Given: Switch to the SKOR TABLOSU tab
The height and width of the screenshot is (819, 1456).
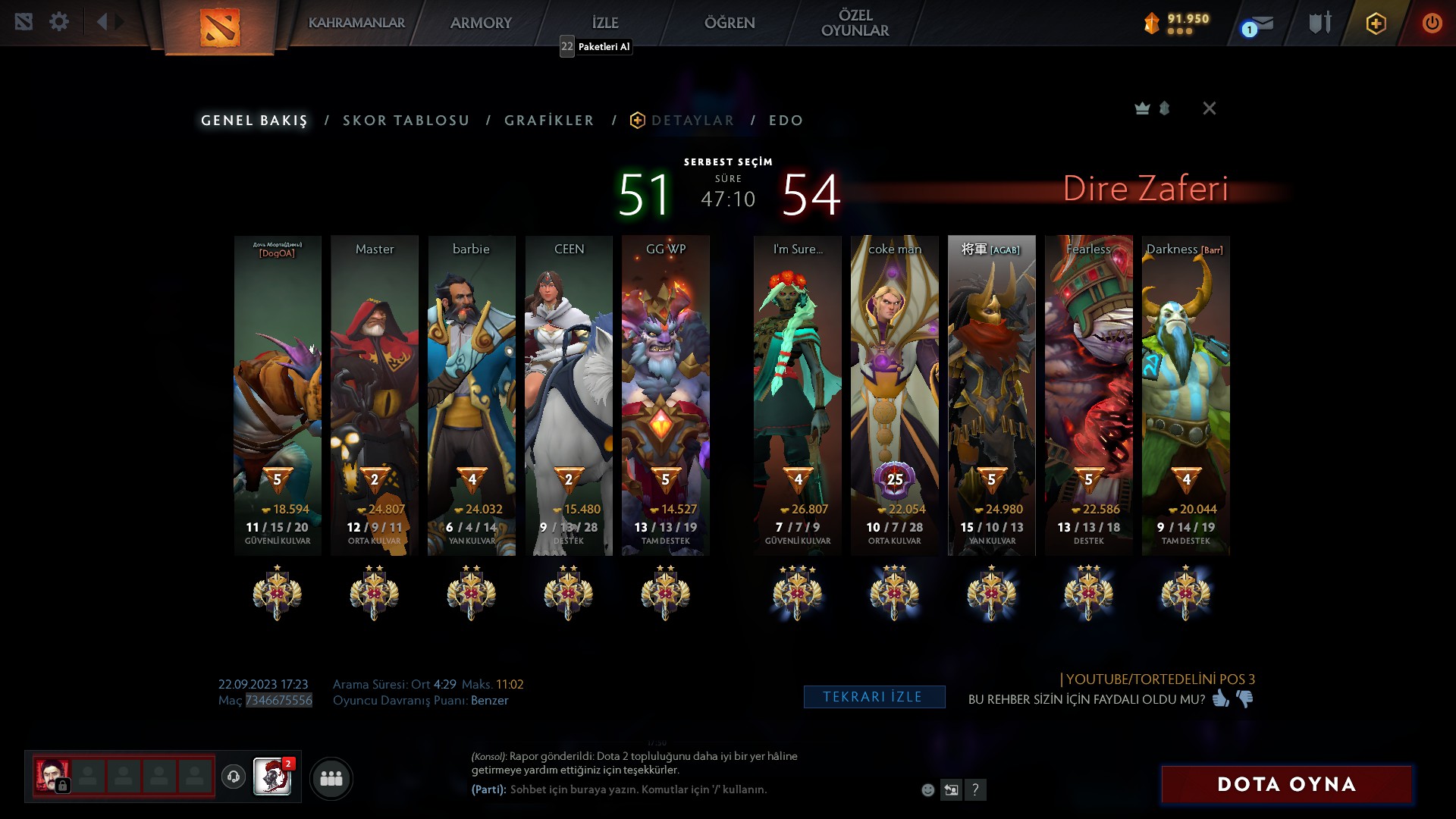Looking at the screenshot, I should coord(406,120).
